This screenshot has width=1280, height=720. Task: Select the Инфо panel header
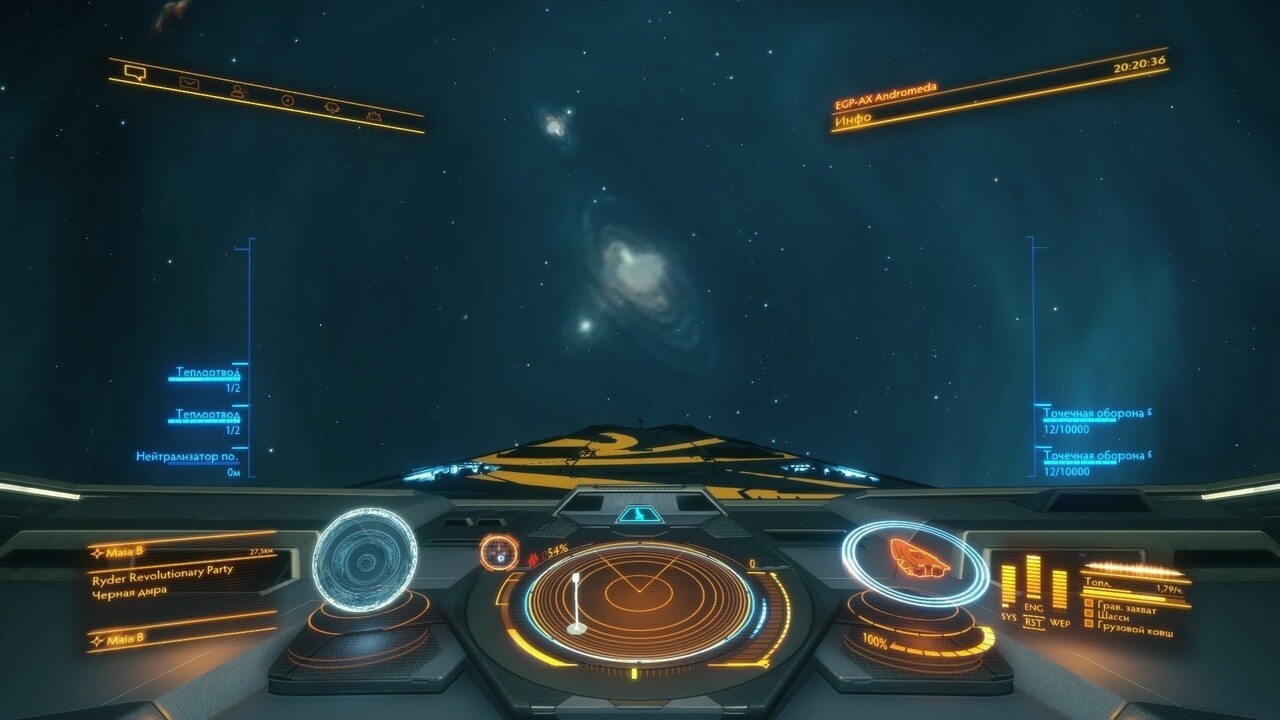tap(853, 118)
